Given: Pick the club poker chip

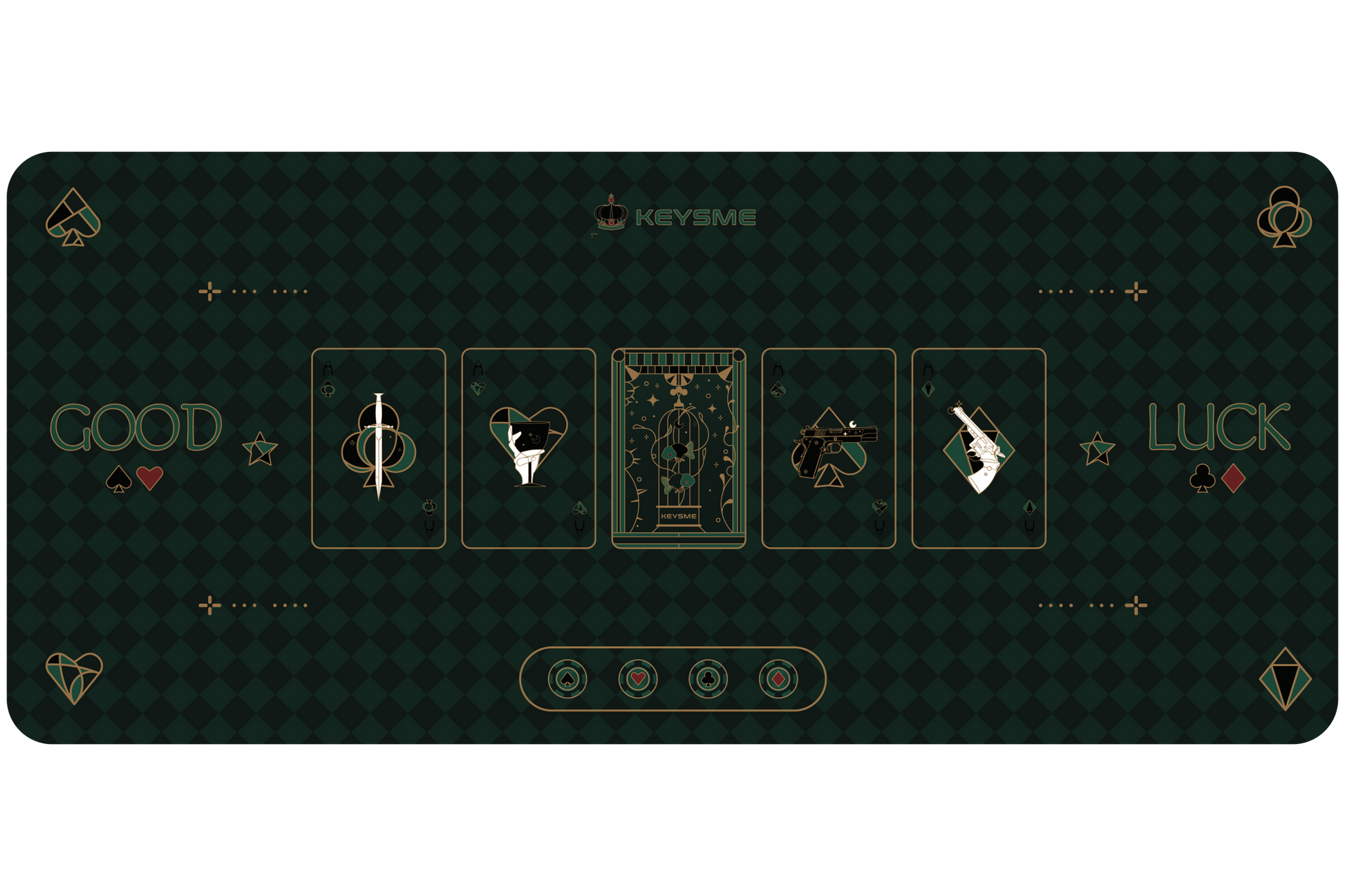Looking at the screenshot, I should (708, 679).
